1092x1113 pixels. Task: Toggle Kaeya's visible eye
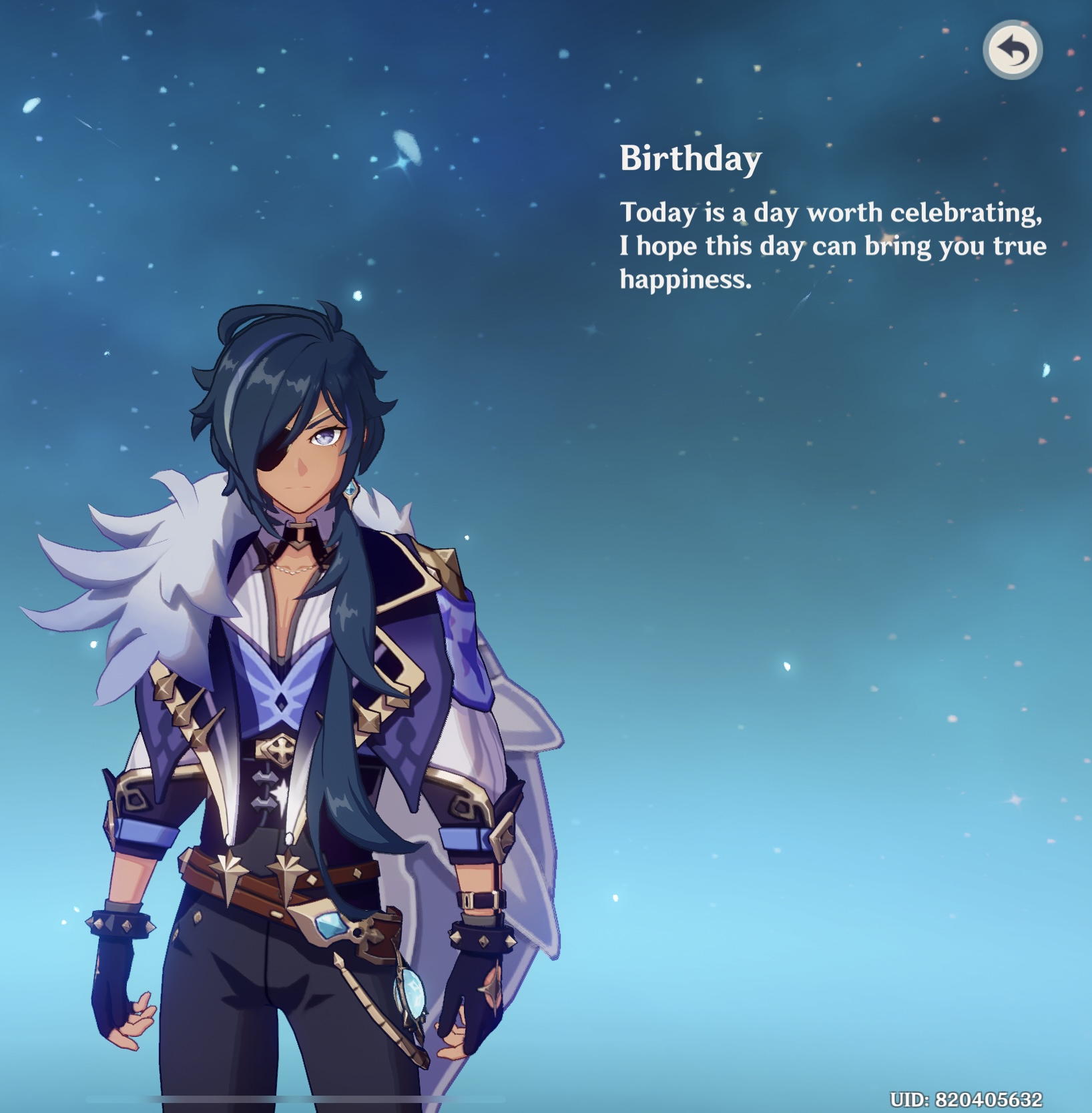[326, 435]
